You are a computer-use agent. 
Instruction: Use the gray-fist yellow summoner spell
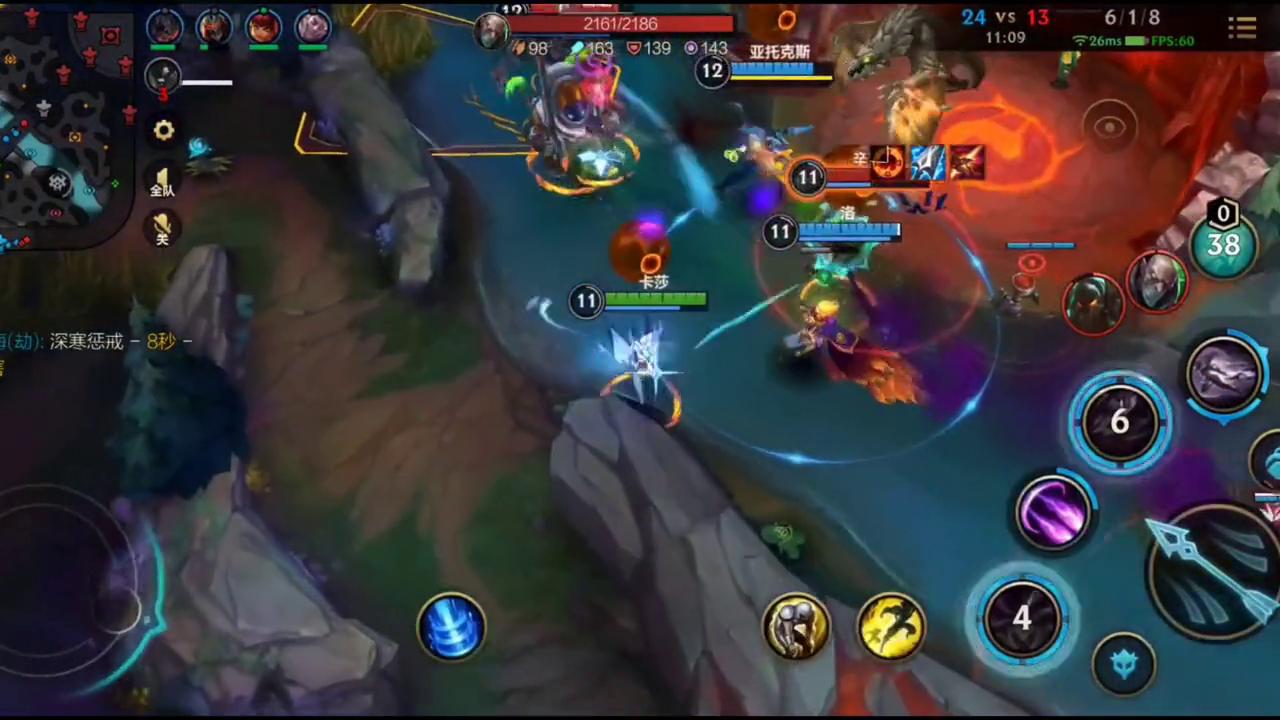click(x=796, y=627)
